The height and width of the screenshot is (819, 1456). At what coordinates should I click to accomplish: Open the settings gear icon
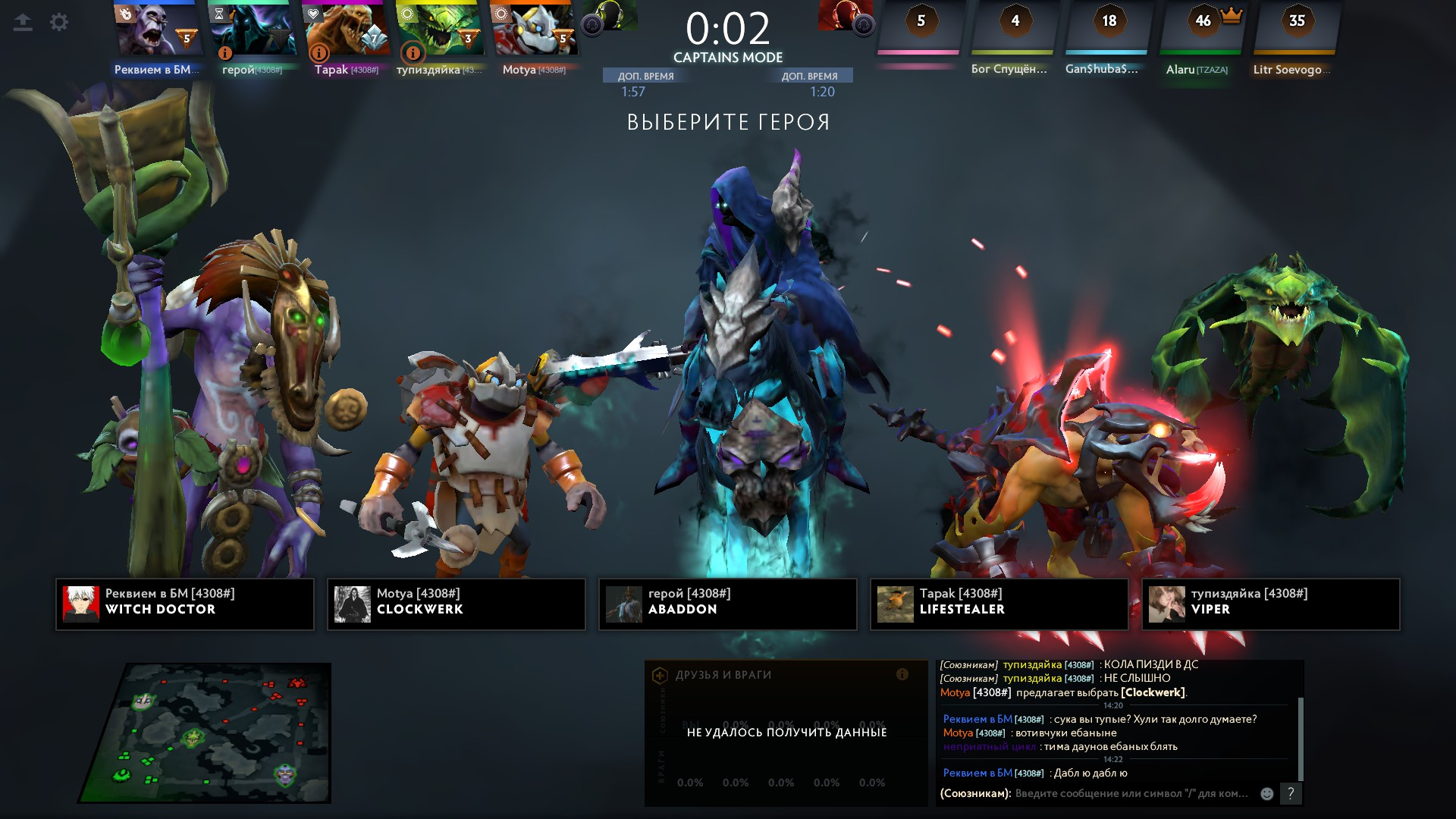tap(59, 23)
